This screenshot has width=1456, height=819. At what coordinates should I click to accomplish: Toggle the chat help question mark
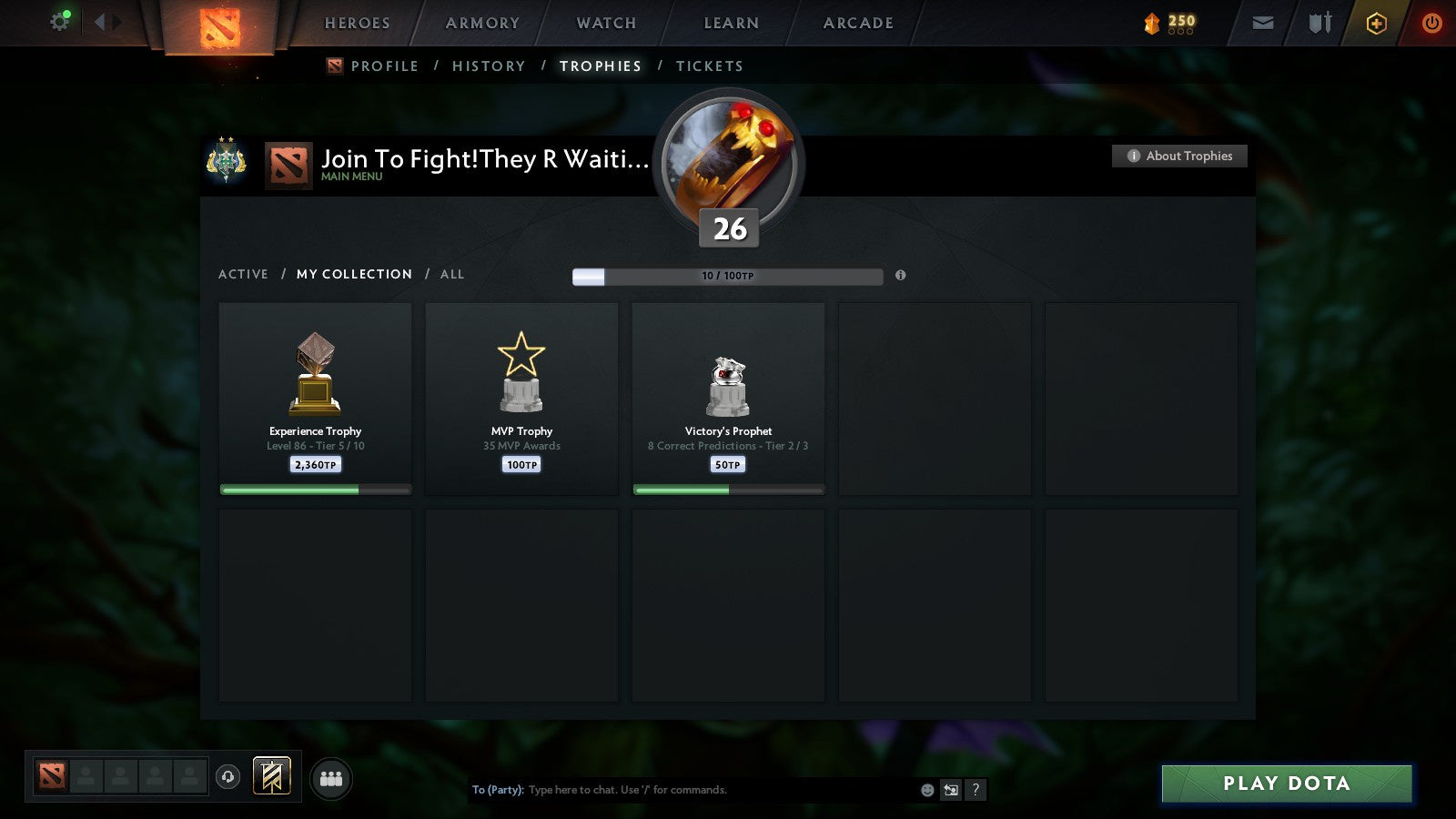click(976, 790)
